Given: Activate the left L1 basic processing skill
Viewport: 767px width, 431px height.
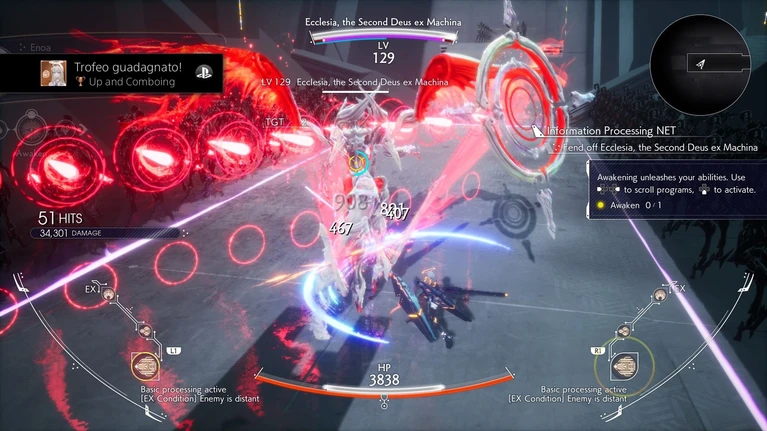Looking at the screenshot, I should 145,365.
